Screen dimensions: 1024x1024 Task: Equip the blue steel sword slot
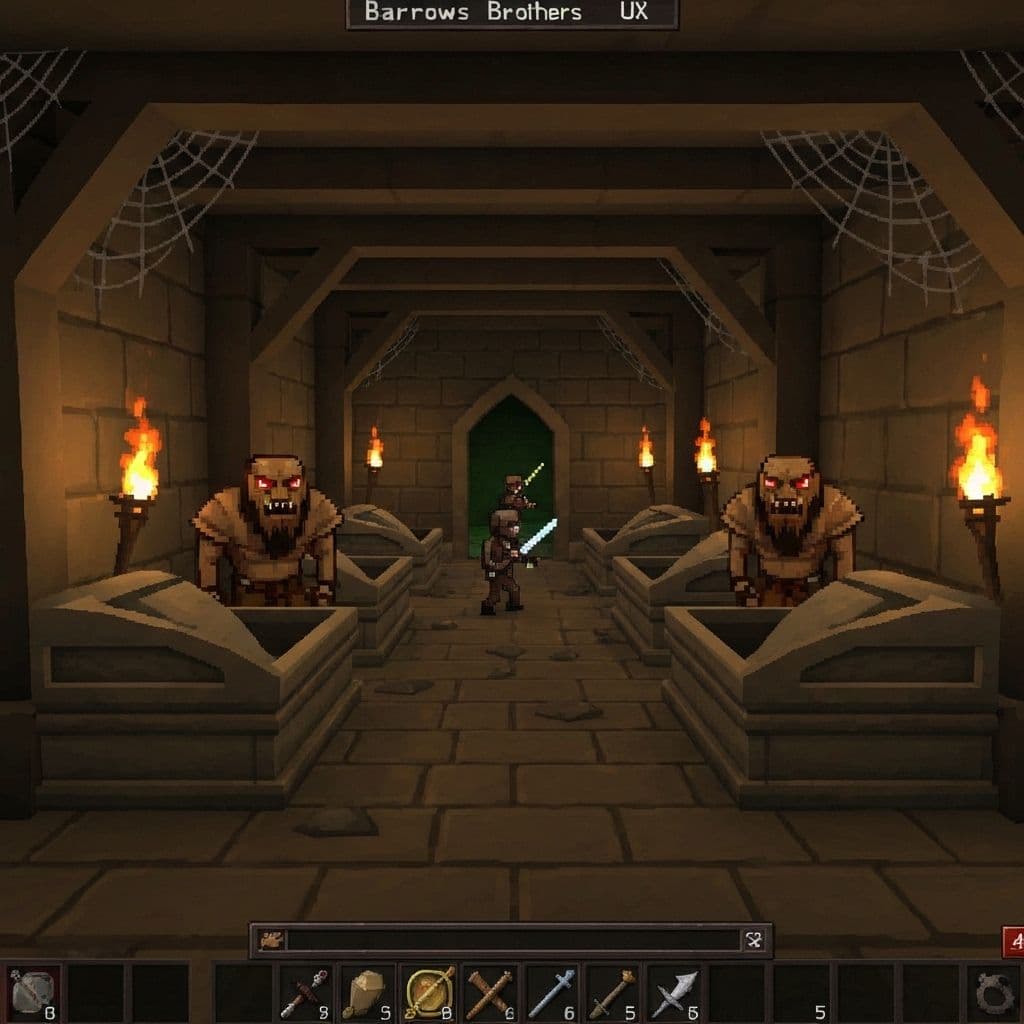click(x=551, y=993)
